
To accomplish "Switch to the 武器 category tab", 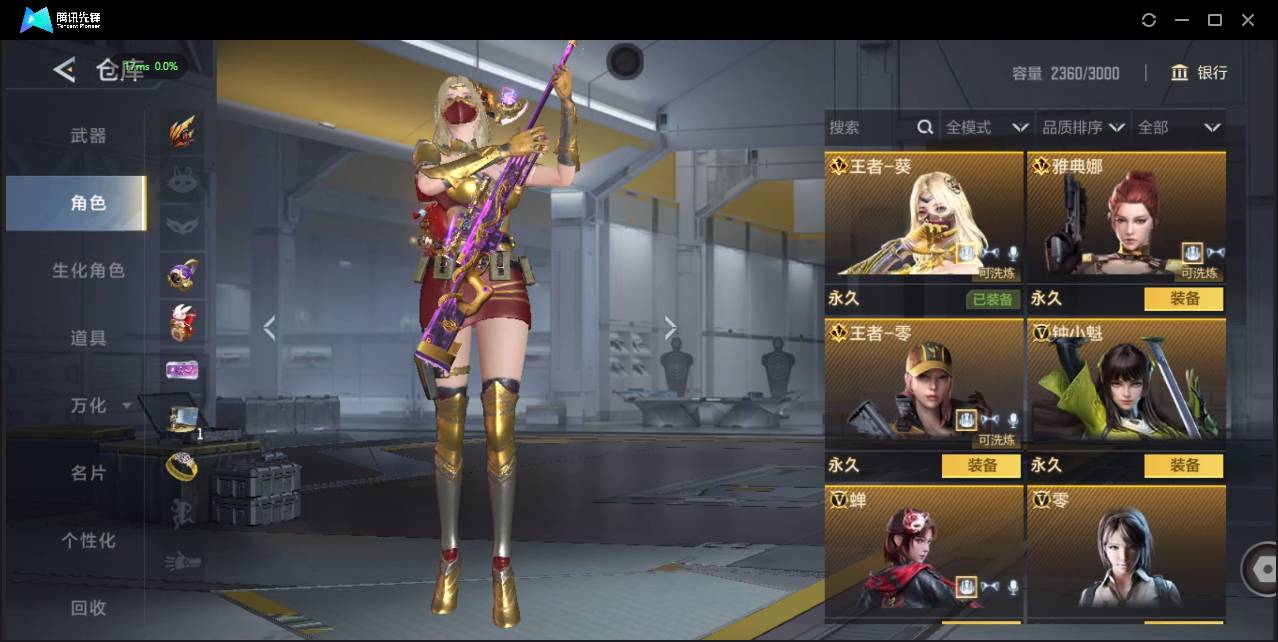I will 88,136.
